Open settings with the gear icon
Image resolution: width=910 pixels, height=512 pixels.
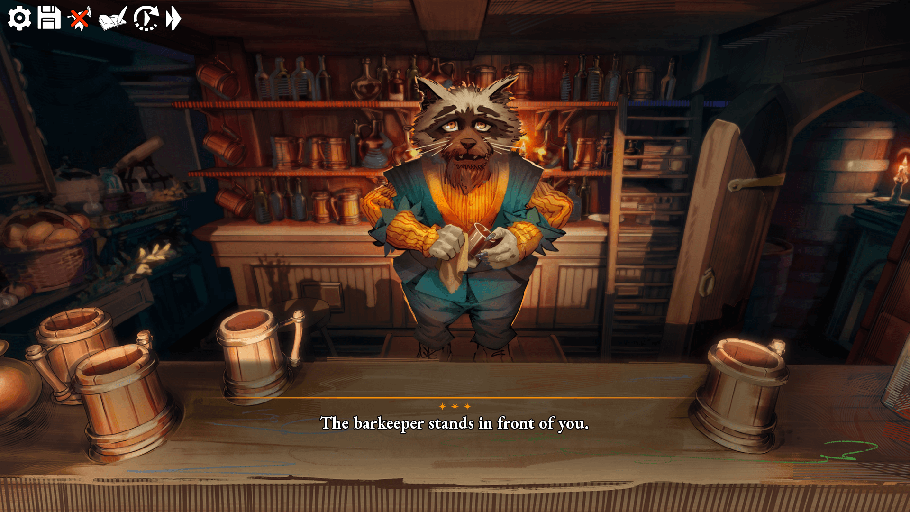point(19,17)
